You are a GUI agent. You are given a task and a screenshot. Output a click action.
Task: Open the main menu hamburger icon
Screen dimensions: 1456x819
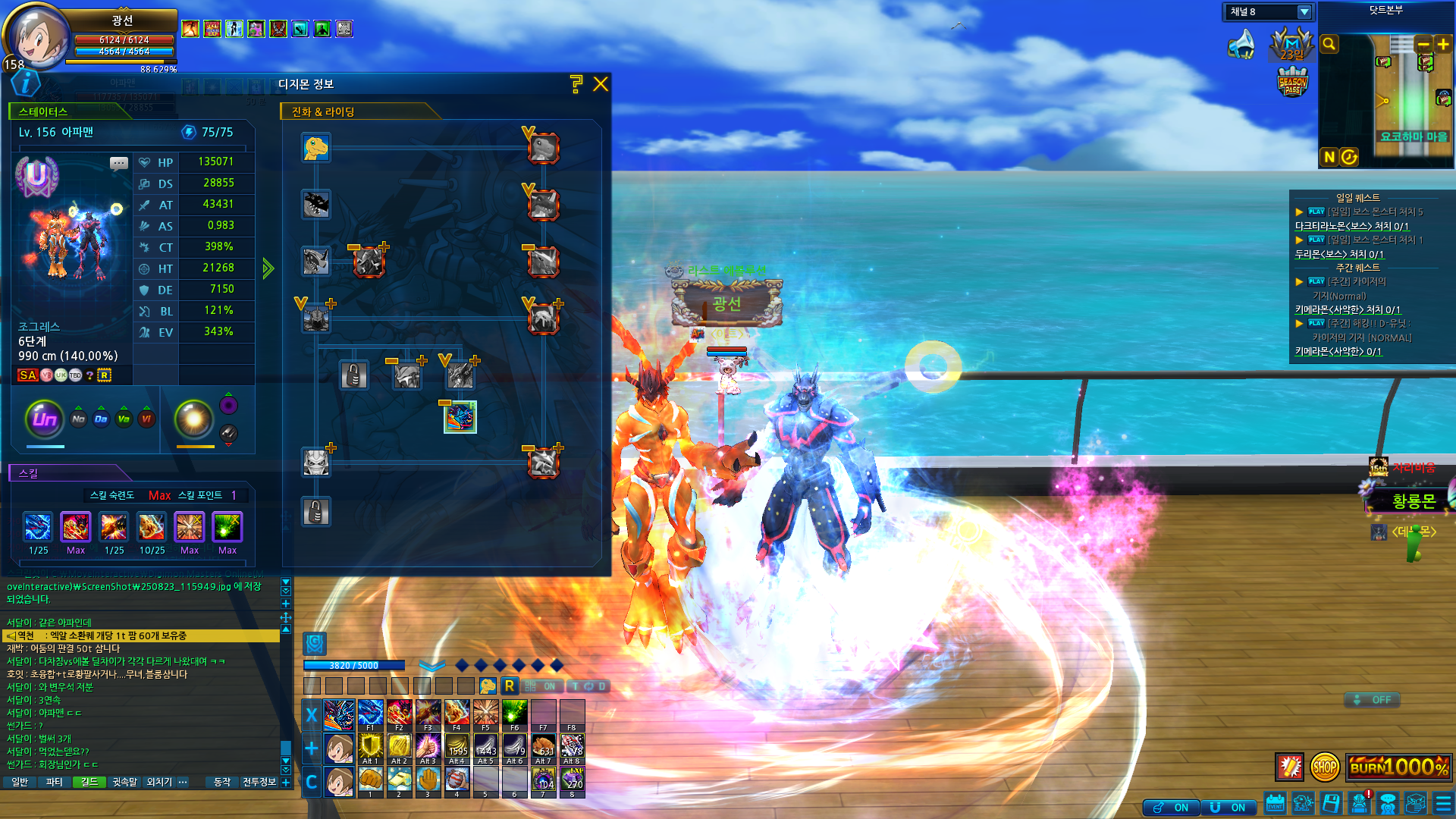click(x=1443, y=803)
